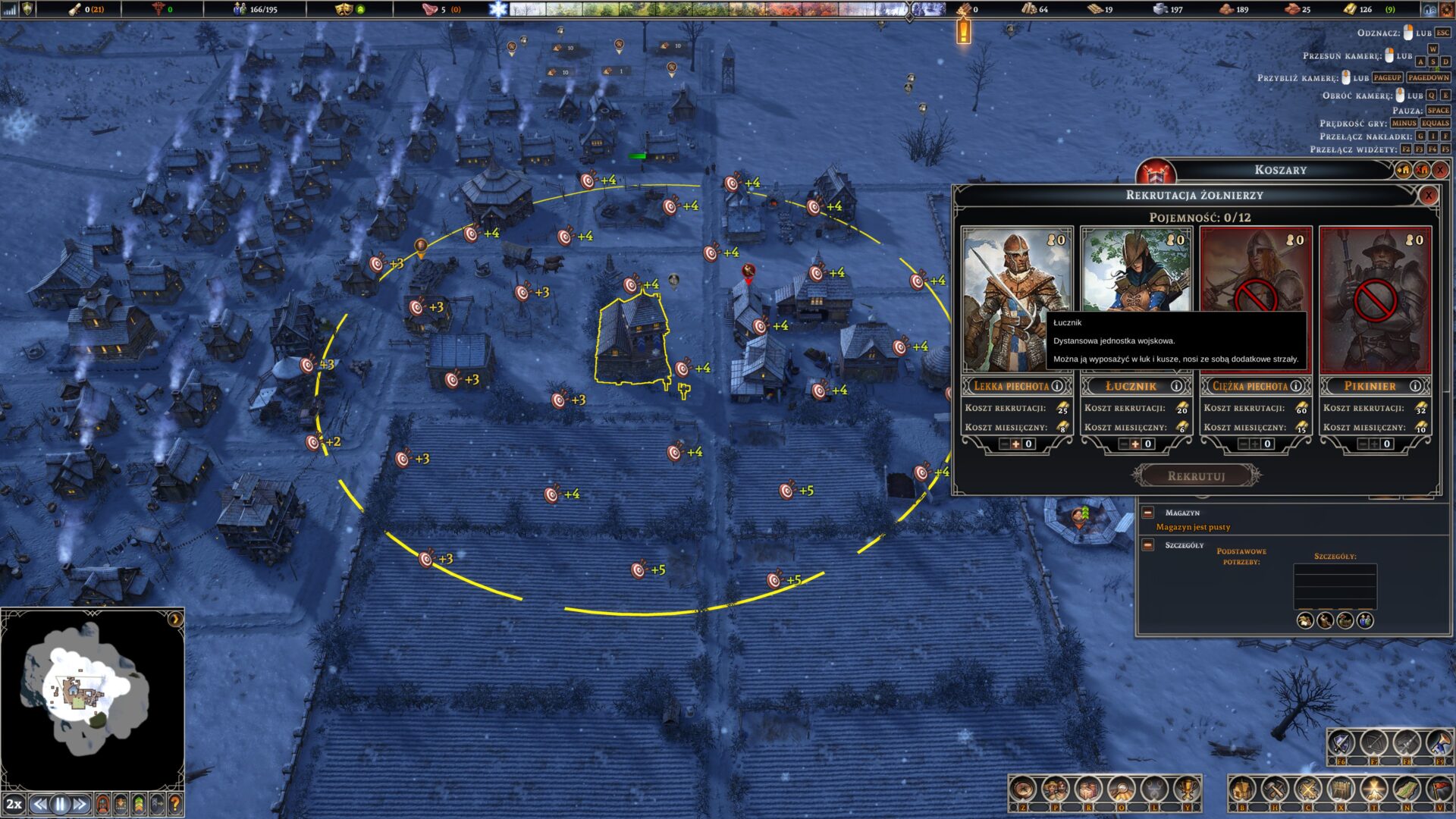Slow down game with rewind arrows
This screenshot has height=819, width=1456.
tap(40, 804)
